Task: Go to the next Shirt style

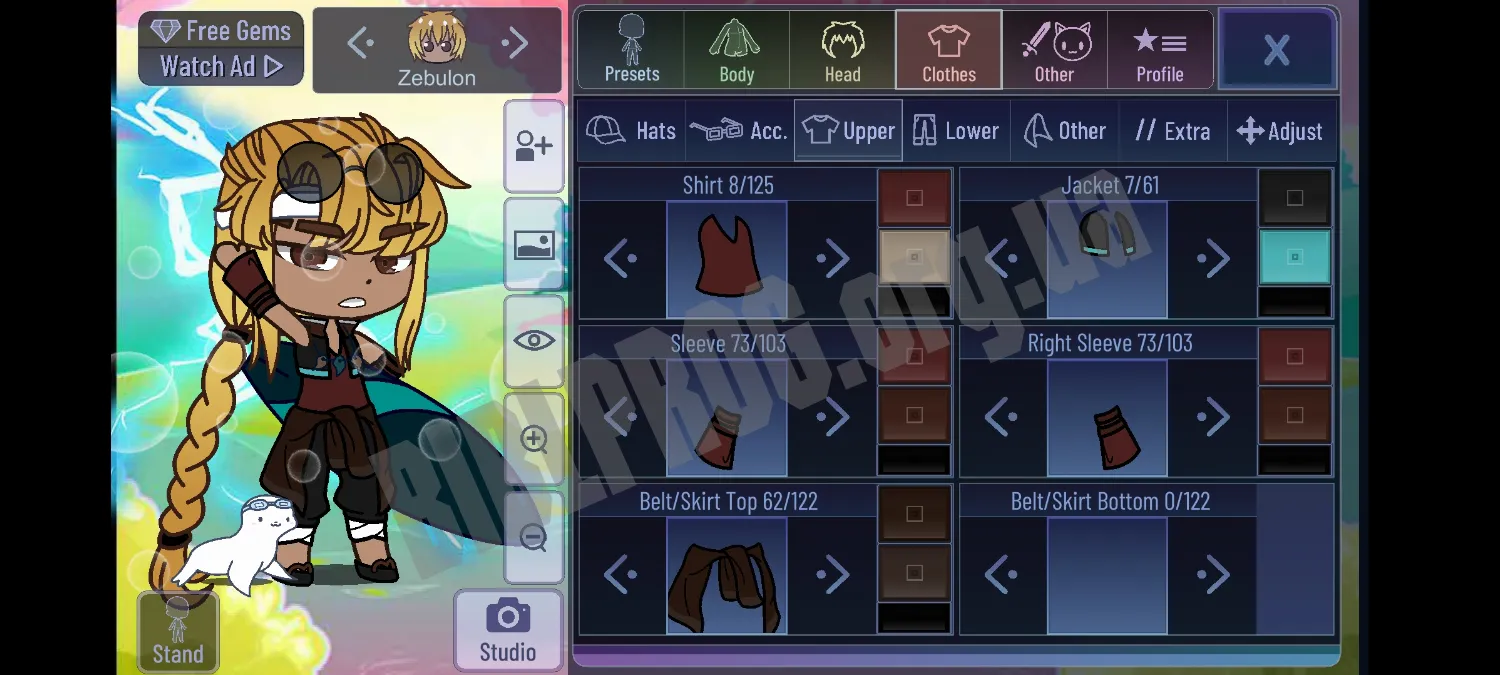Action: tap(832, 259)
